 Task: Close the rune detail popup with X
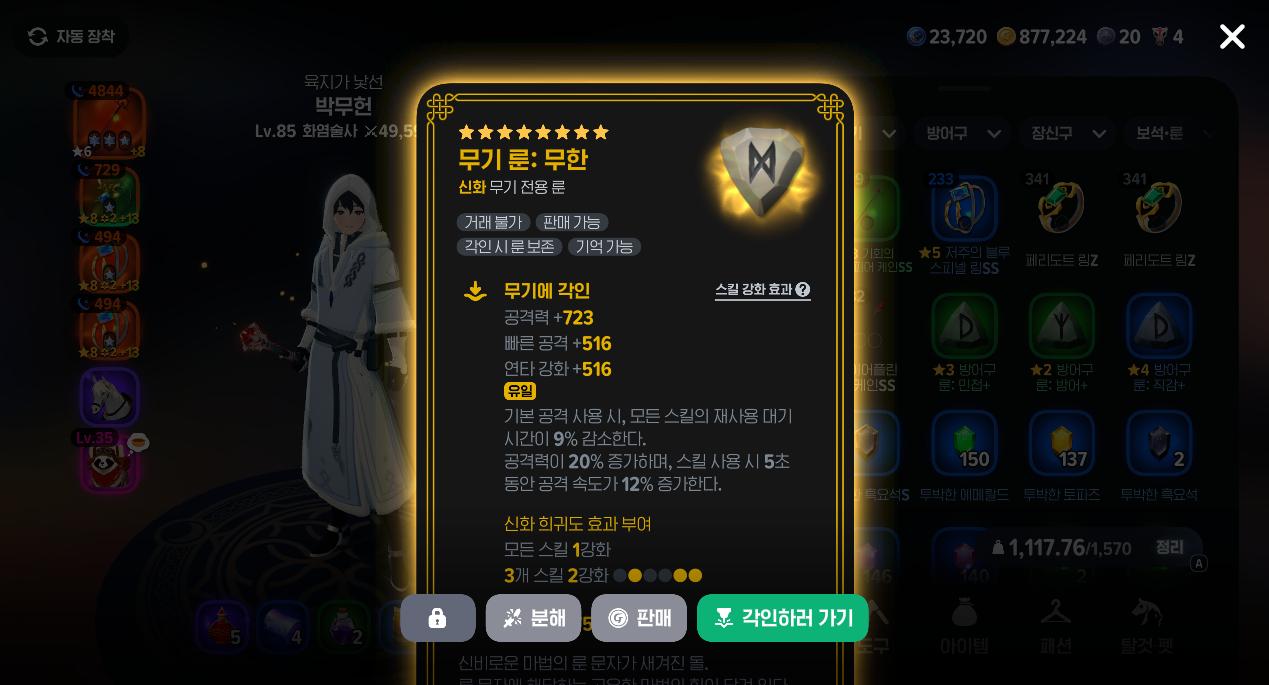tap(1232, 37)
